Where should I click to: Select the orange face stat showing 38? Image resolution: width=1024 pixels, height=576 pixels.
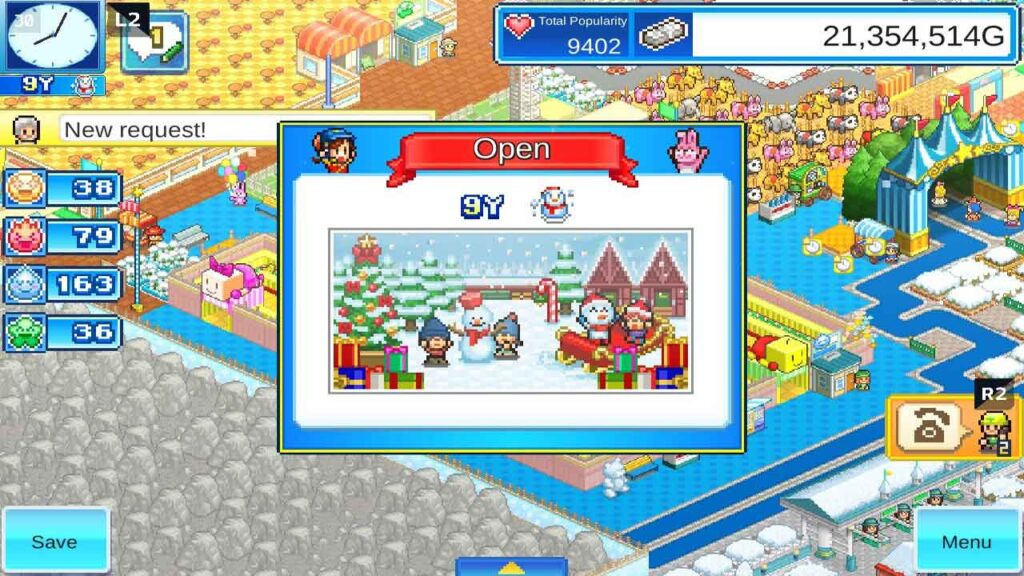click(x=63, y=188)
